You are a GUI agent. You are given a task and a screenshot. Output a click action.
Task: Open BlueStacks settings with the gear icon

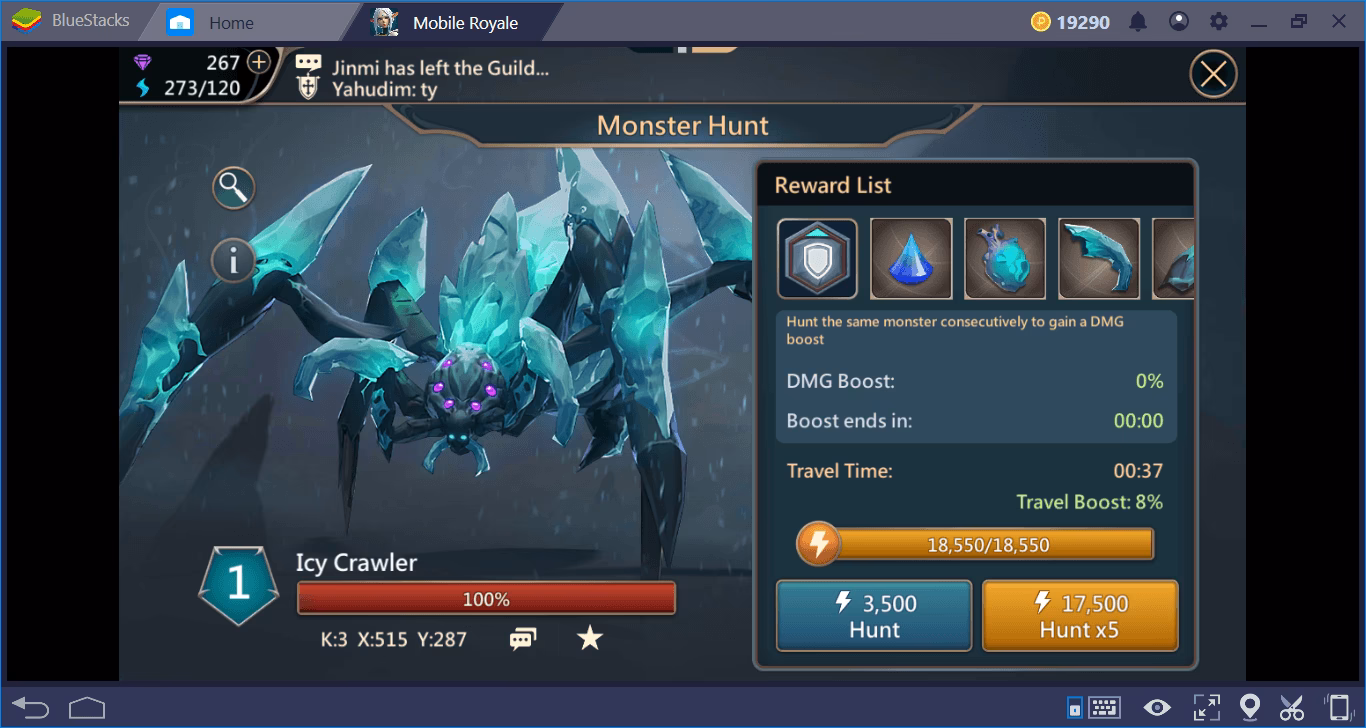click(1220, 20)
